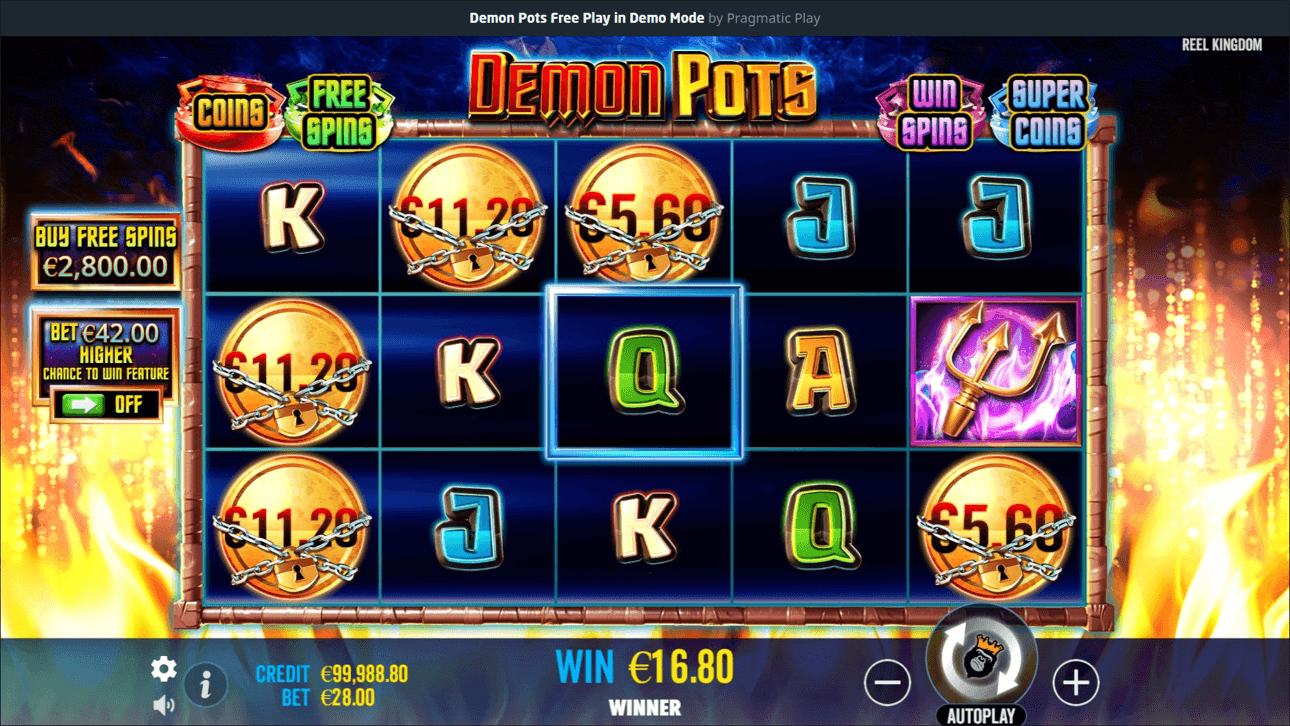Viewport: 1290px width, 726px height.
Task: Buy Free Spins for €2,800.00
Action: [105, 252]
